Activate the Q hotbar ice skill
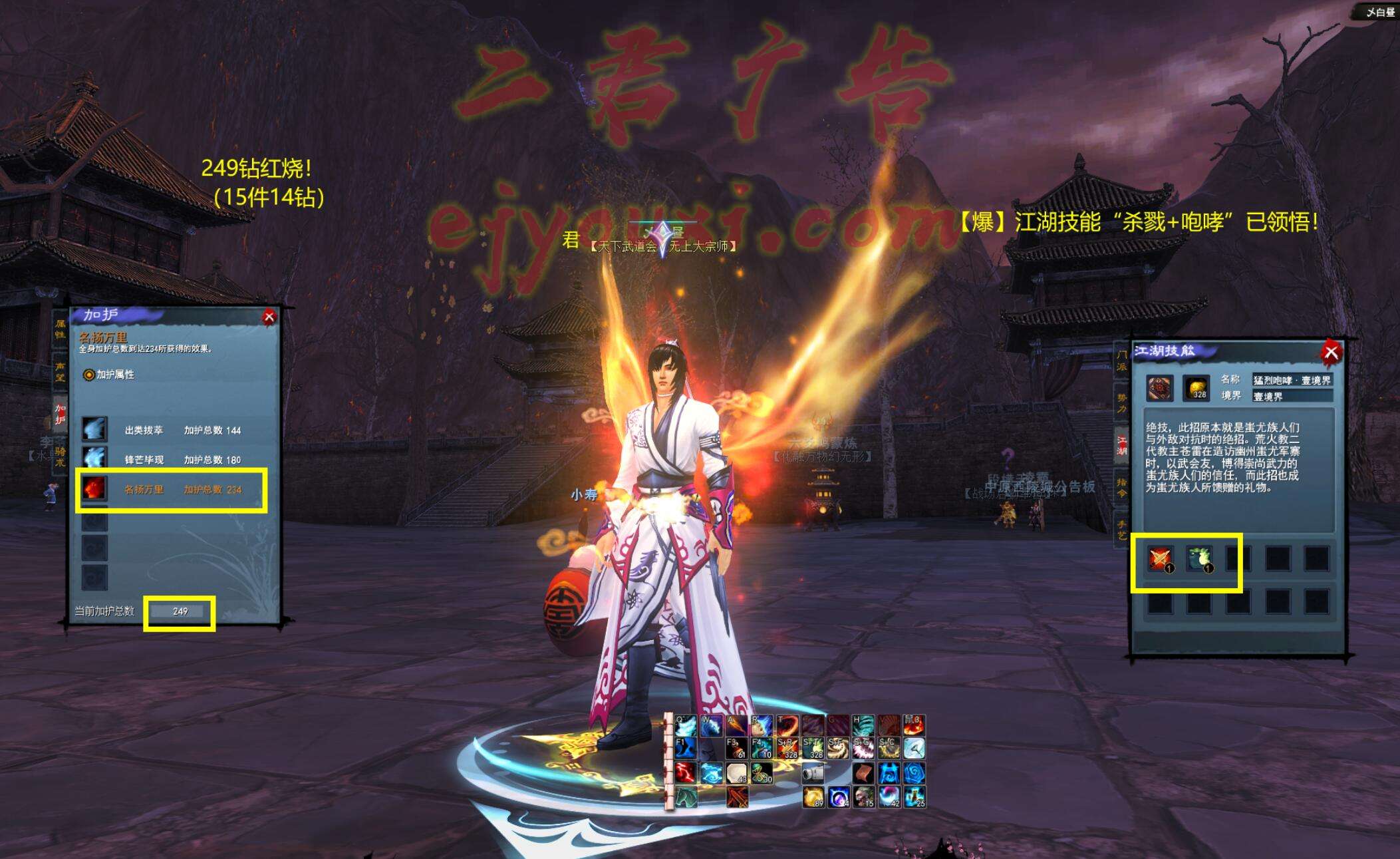The image size is (1400, 859). pyautogui.click(x=686, y=725)
